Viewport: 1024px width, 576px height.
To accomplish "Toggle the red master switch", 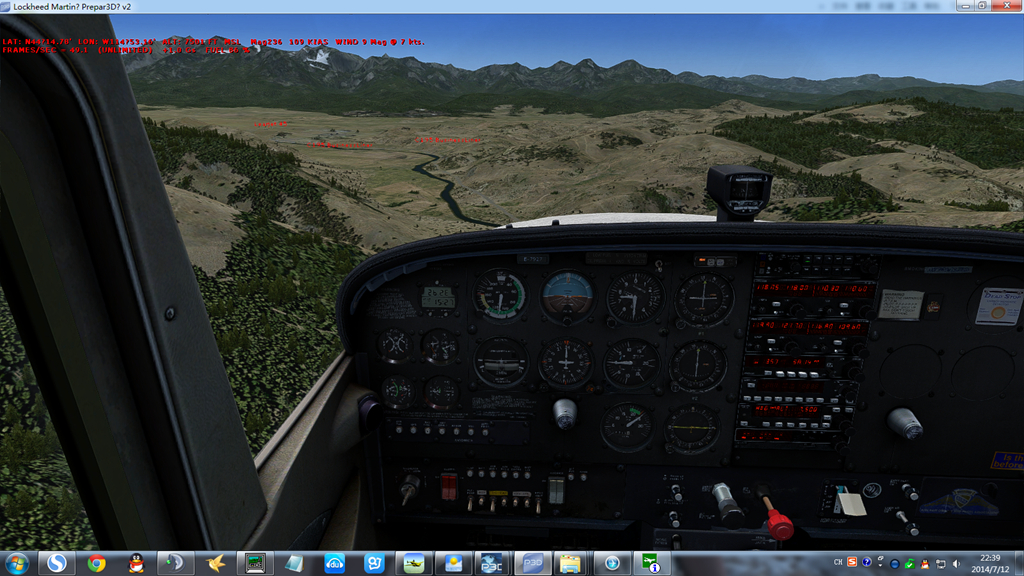I will click(449, 486).
